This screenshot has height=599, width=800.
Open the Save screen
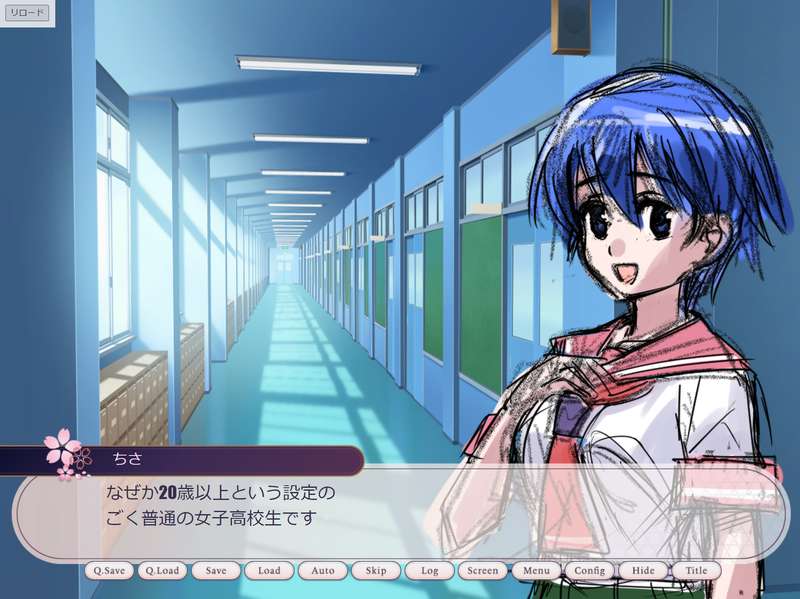click(x=216, y=571)
